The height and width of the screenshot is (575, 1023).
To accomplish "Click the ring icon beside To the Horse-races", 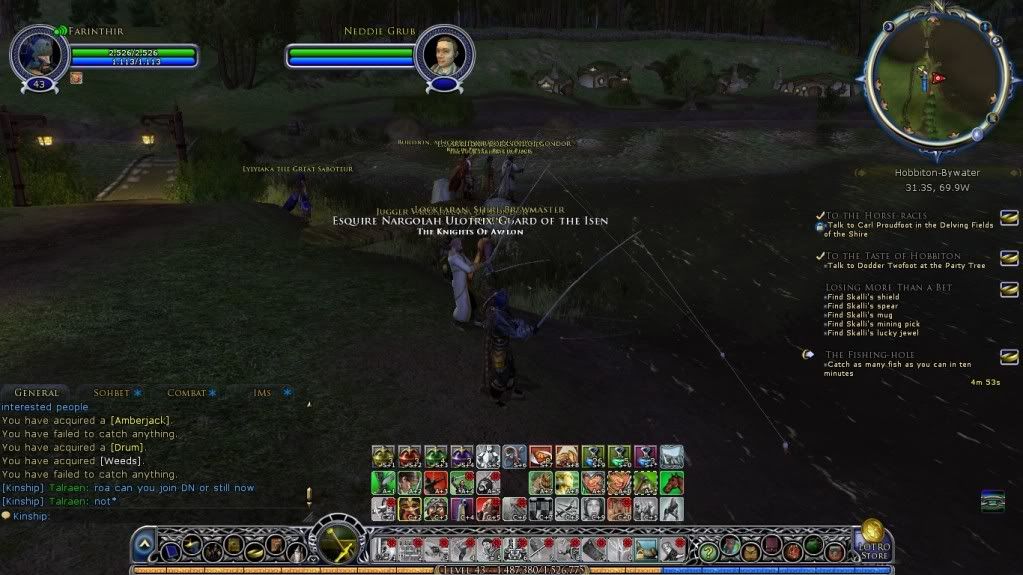I will point(1009,217).
